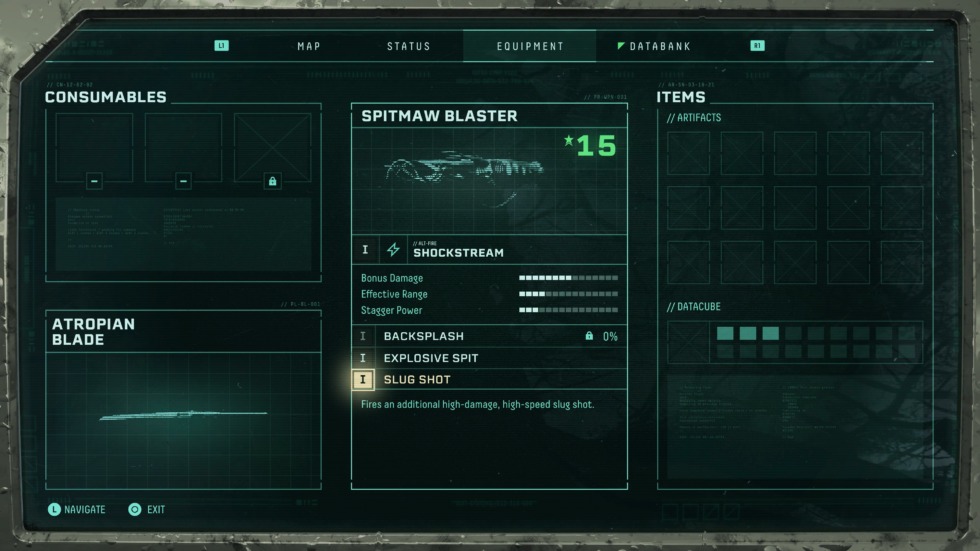The height and width of the screenshot is (551, 980).
Task: Select the Spitmaw Blaster weapon image
Action: coord(465,168)
